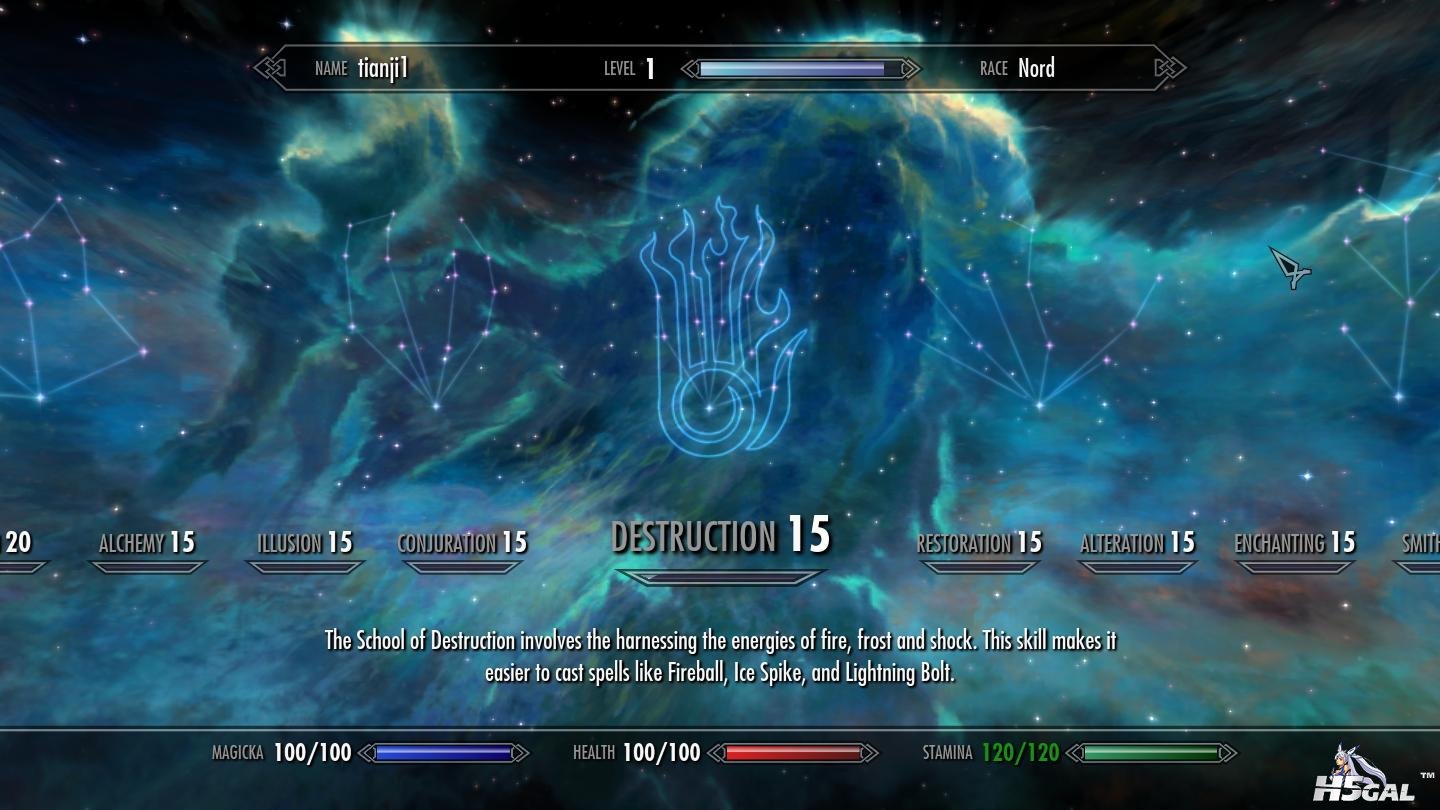The image size is (1440, 810).
Task: Choose the Enchanting skill
Action: click(1294, 543)
